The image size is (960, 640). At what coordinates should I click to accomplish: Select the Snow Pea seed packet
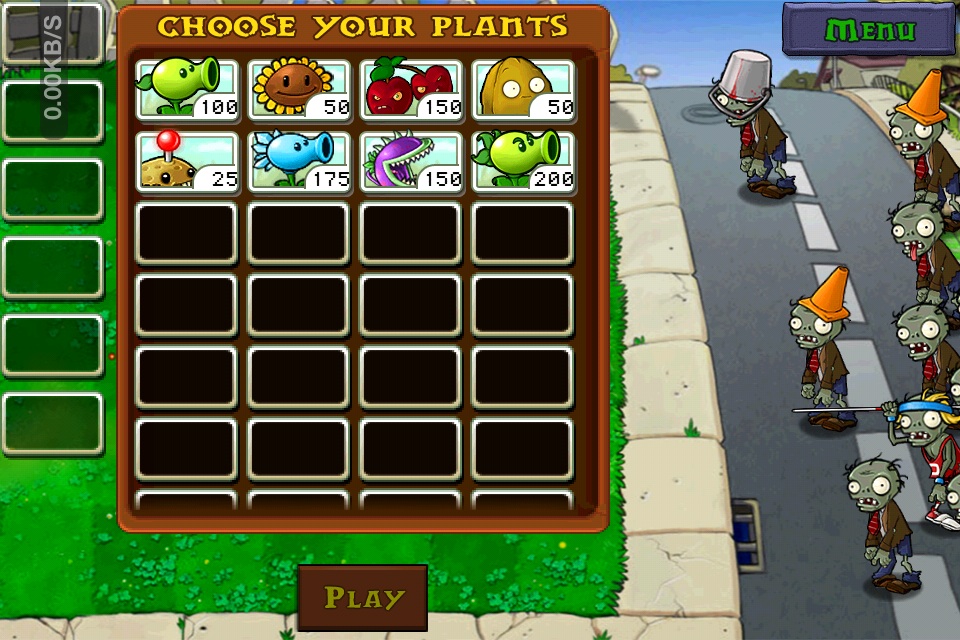[299, 162]
